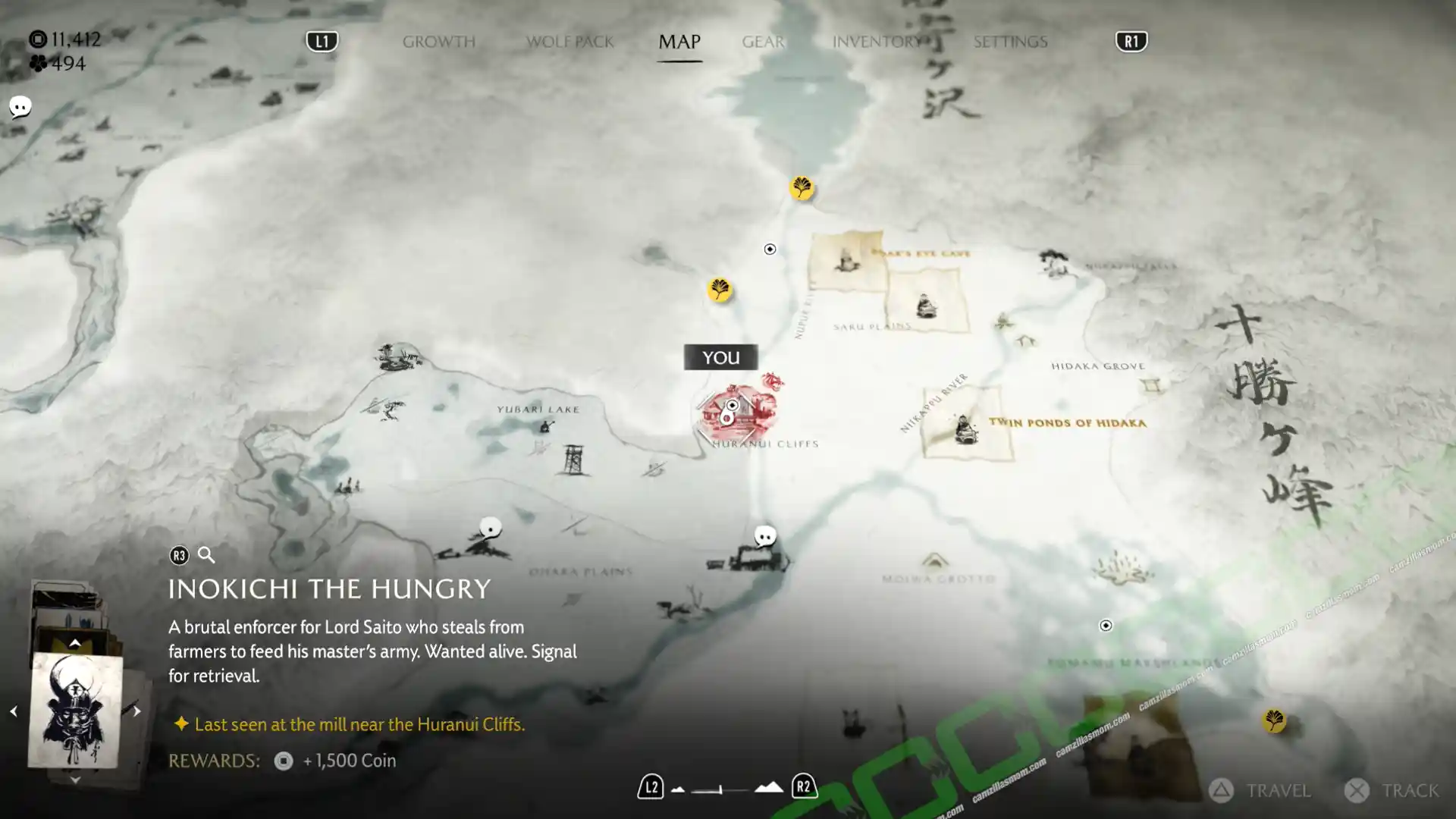Show the next bounty card with right arrow
Image resolution: width=1456 pixels, height=819 pixels.
(136, 711)
